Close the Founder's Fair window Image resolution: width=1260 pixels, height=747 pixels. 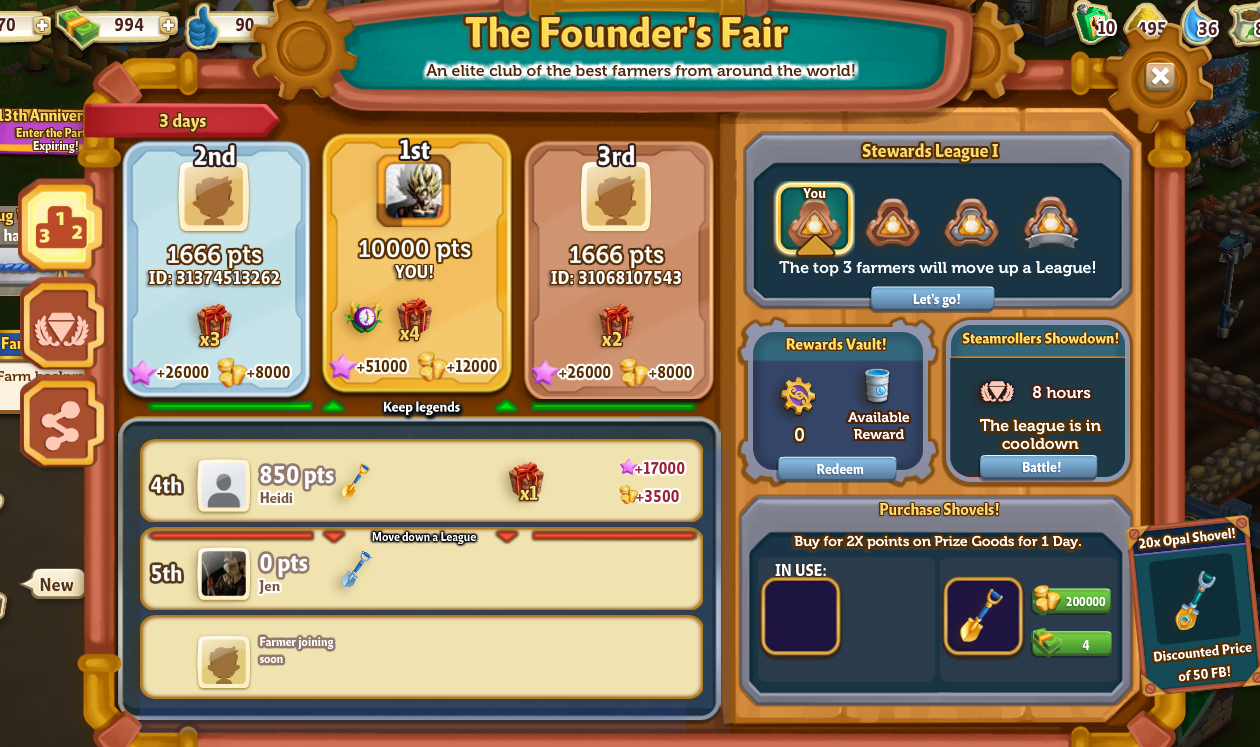pyautogui.click(x=1159, y=76)
